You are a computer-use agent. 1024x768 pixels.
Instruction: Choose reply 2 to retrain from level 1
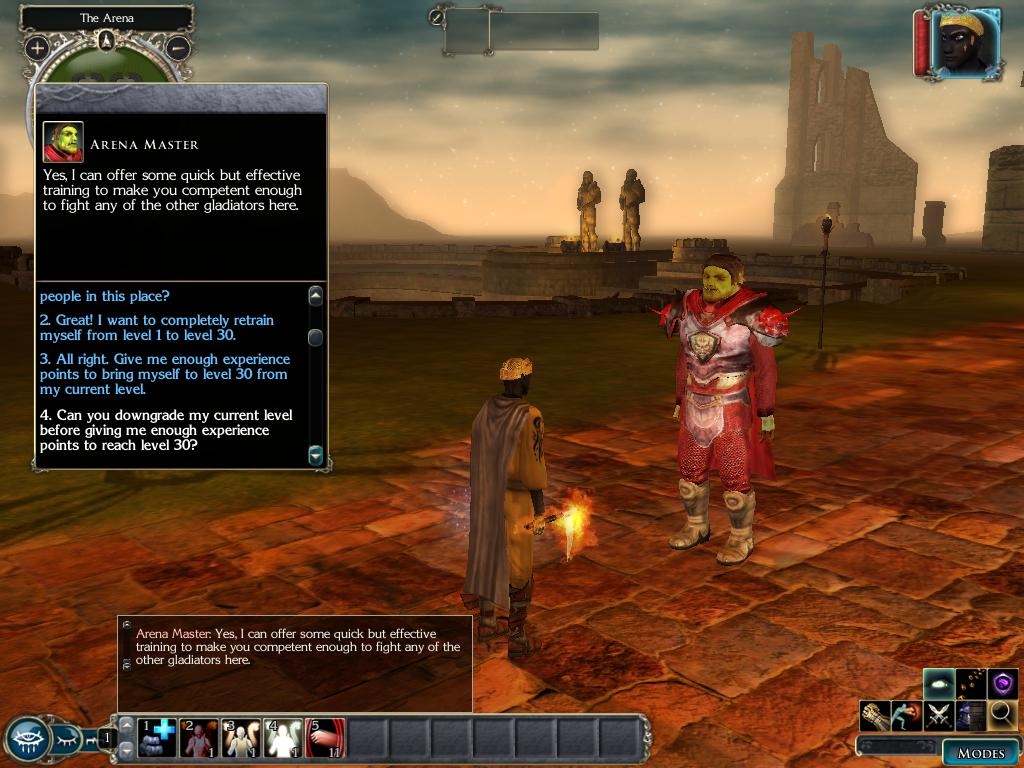(x=156, y=327)
